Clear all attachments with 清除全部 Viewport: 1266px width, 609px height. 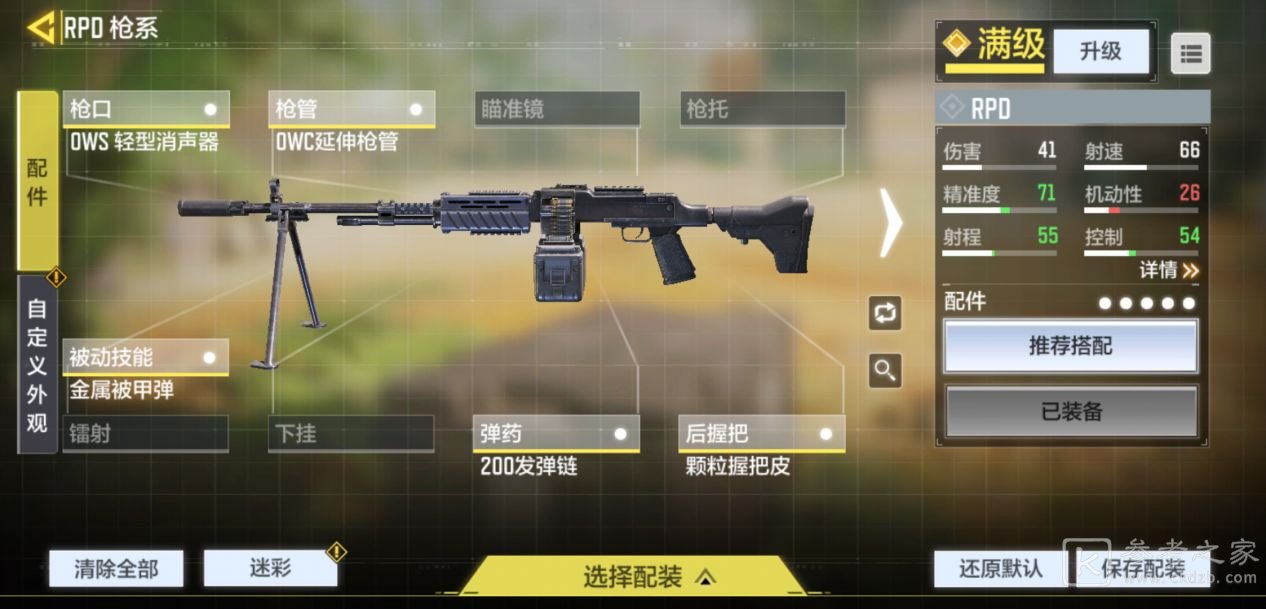tap(116, 569)
